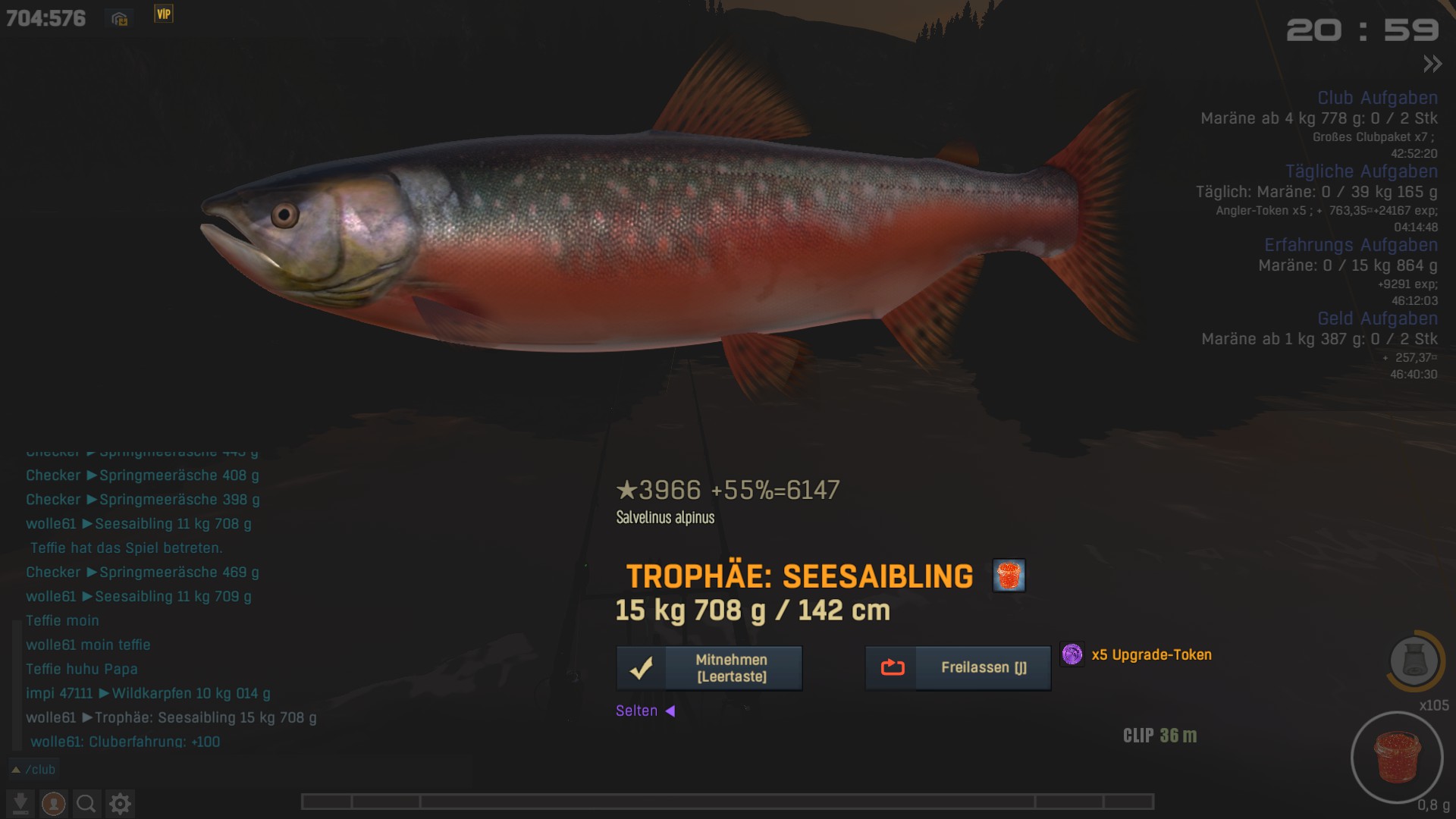Click the purple Upgrade-Token reward icon

(x=1072, y=654)
